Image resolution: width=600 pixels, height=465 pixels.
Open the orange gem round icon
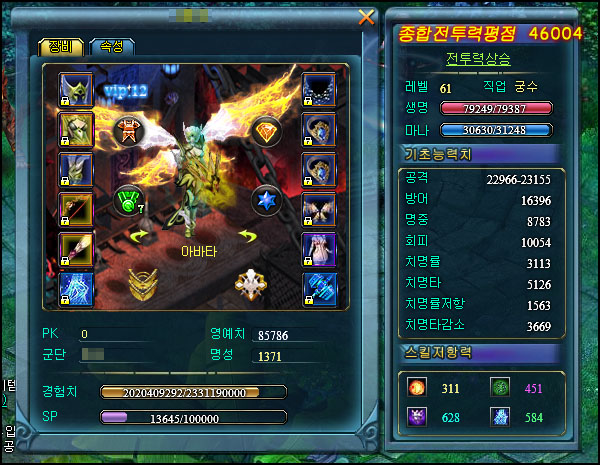[x=265, y=133]
